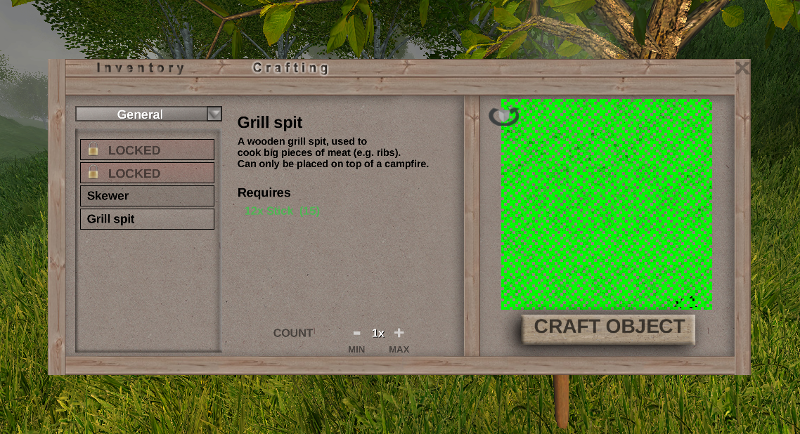Expand the General category dropdown
The width and height of the screenshot is (800, 434).
point(214,114)
